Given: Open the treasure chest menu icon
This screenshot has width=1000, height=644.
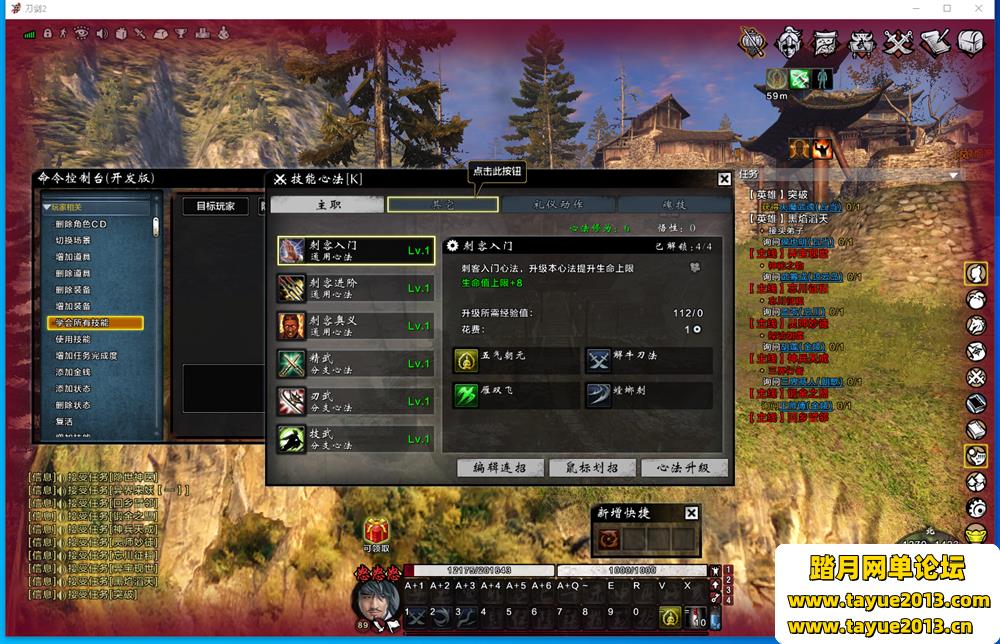Looking at the screenshot, I should pyautogui.click(x=971, y=43).
